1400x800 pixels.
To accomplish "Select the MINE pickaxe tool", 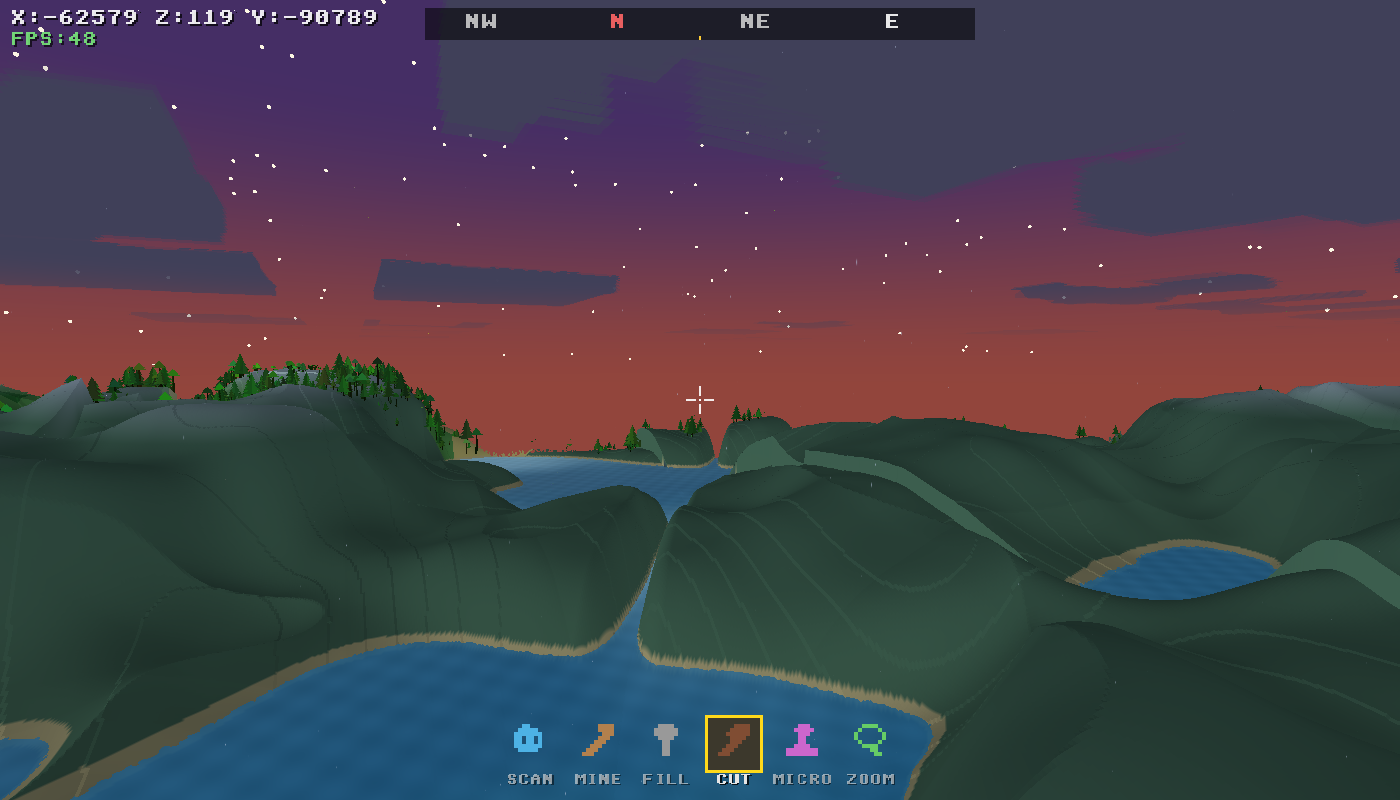I will pos(597,738).
